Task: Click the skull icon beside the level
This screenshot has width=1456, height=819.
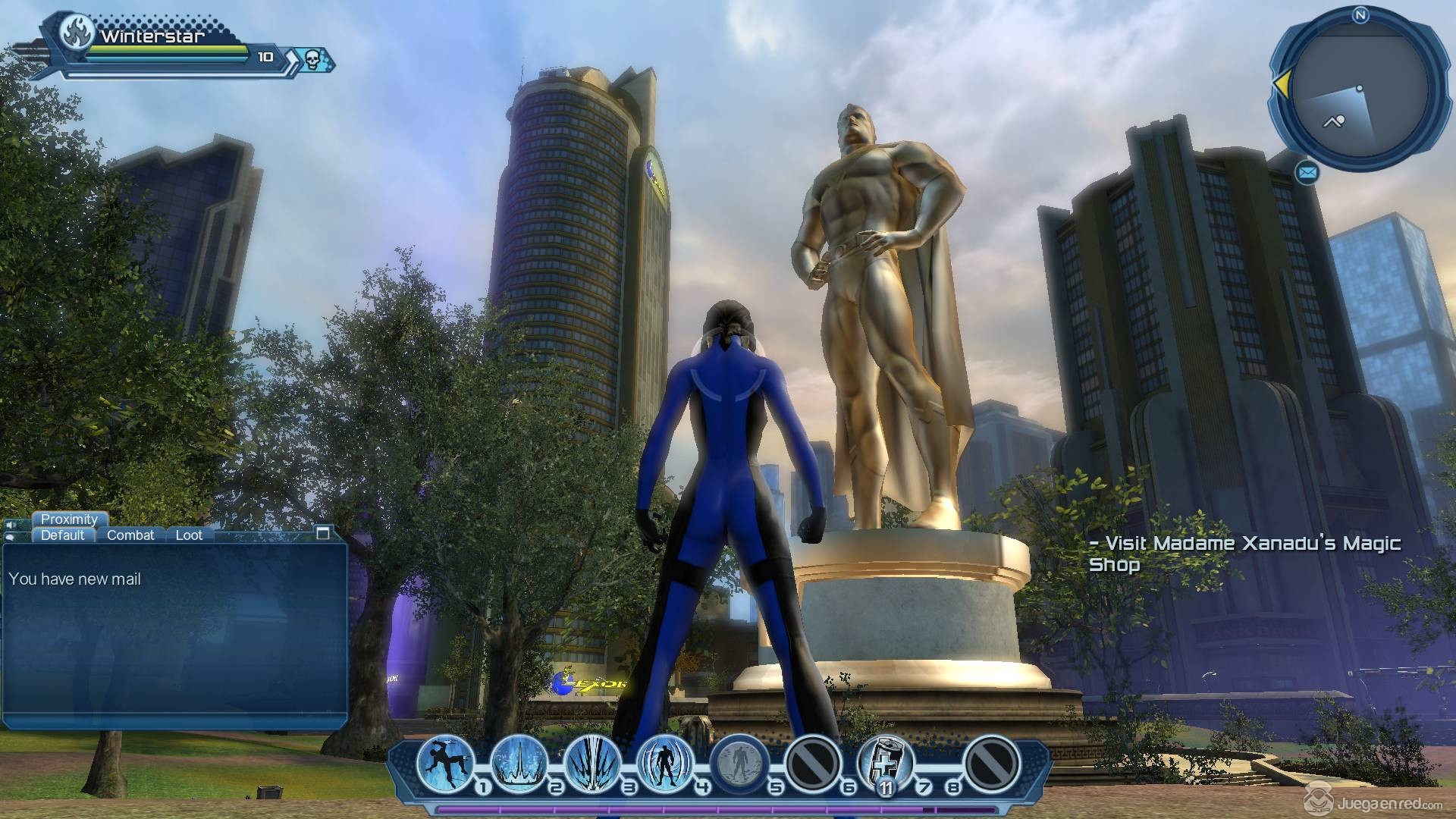Action: coord(313,58)
